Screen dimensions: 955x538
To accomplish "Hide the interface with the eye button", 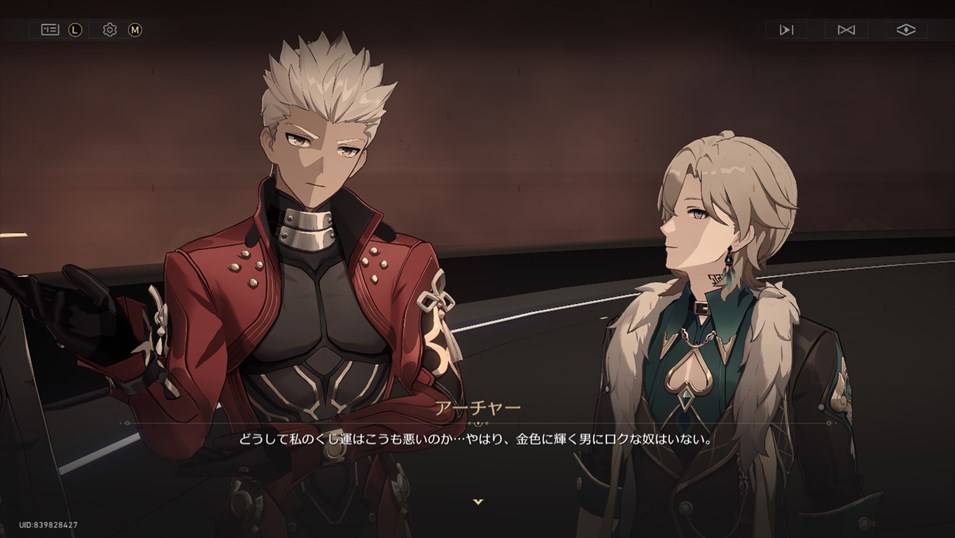I will [x=906, y=30].
